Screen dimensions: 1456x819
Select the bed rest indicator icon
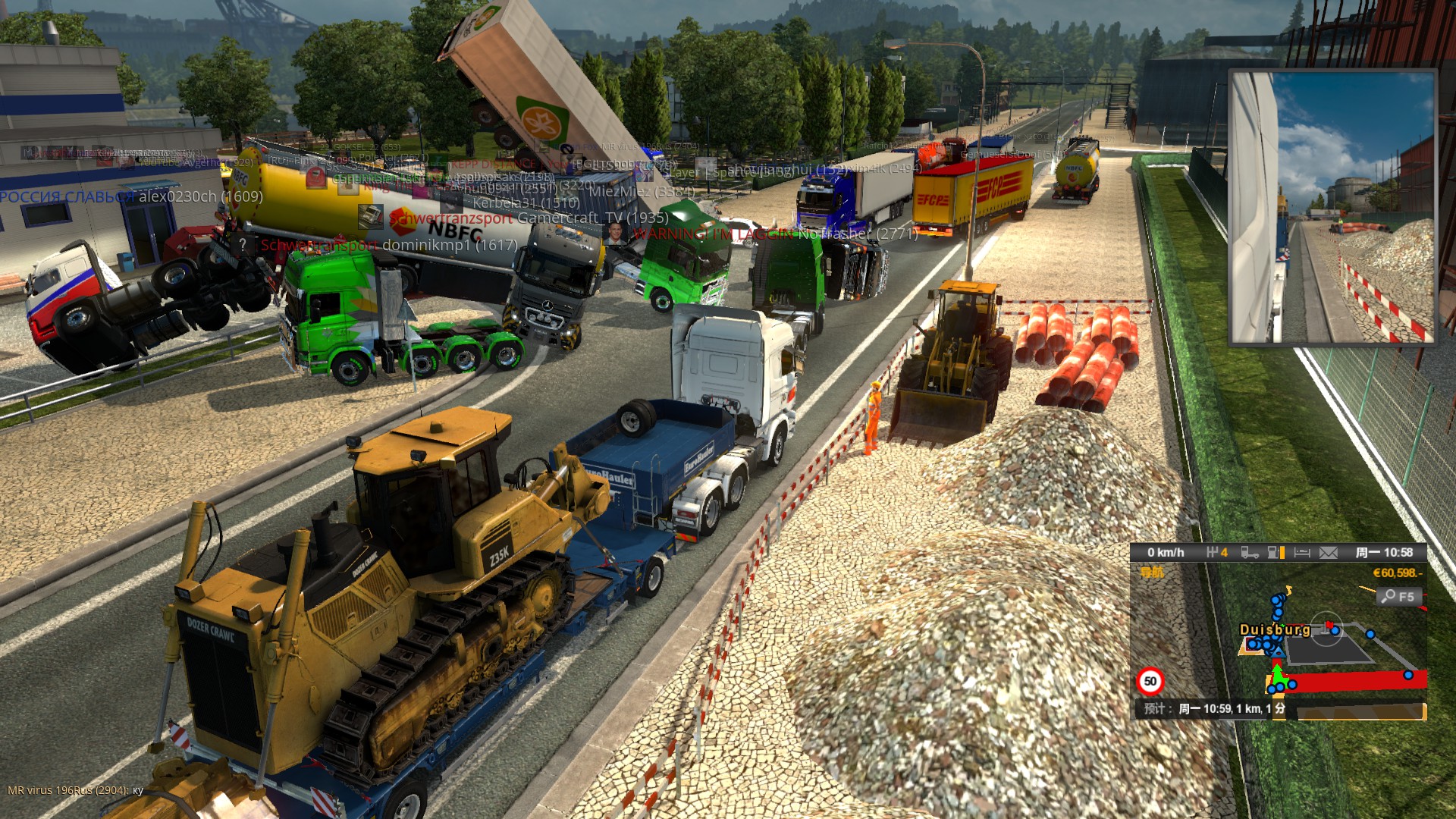click(1302, 553)
